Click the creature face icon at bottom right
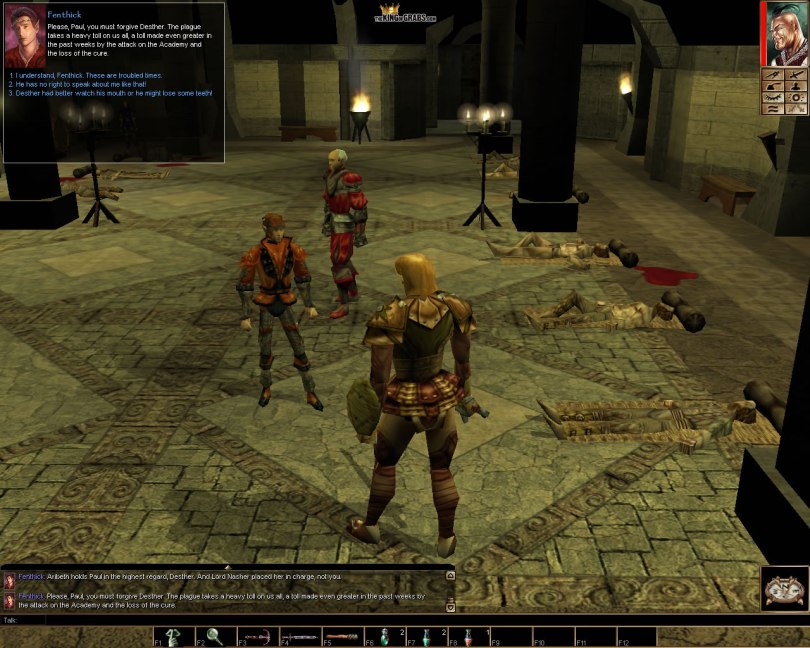Image resolution: width=810 pixels, height=648 pixels. tap(784, 588)
